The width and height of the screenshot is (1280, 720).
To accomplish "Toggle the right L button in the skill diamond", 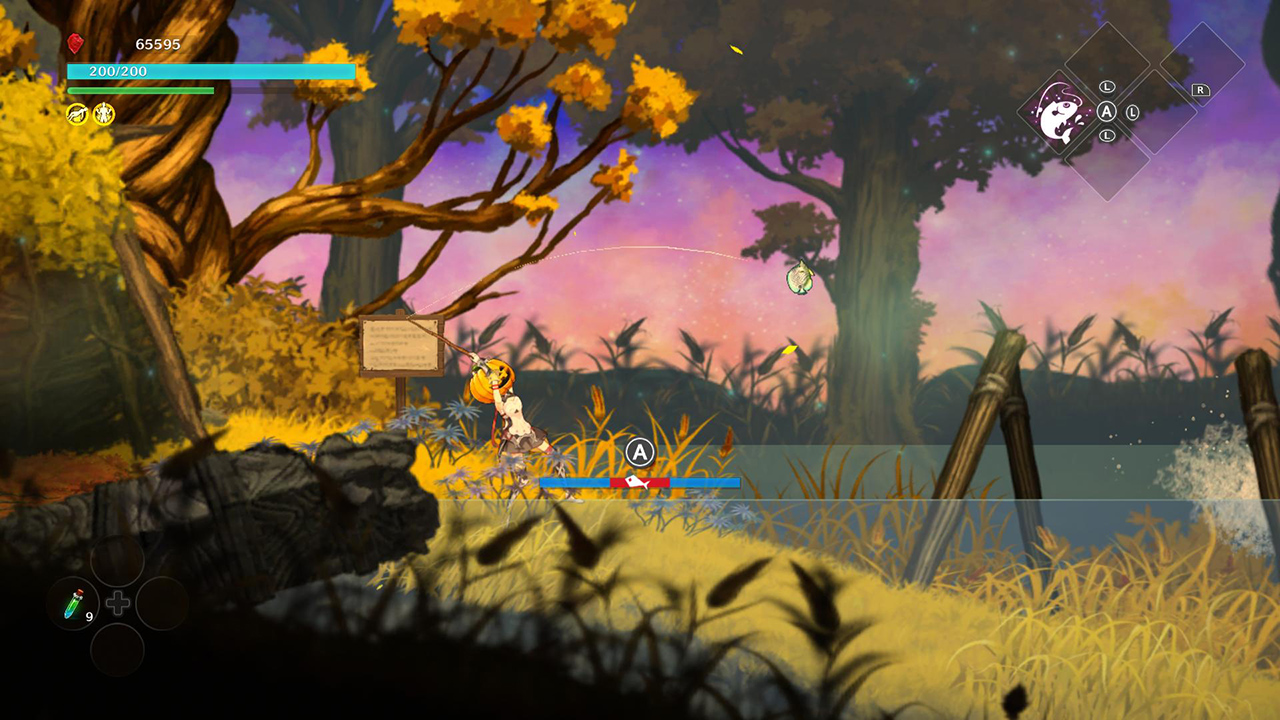I will pos(1132,113).
